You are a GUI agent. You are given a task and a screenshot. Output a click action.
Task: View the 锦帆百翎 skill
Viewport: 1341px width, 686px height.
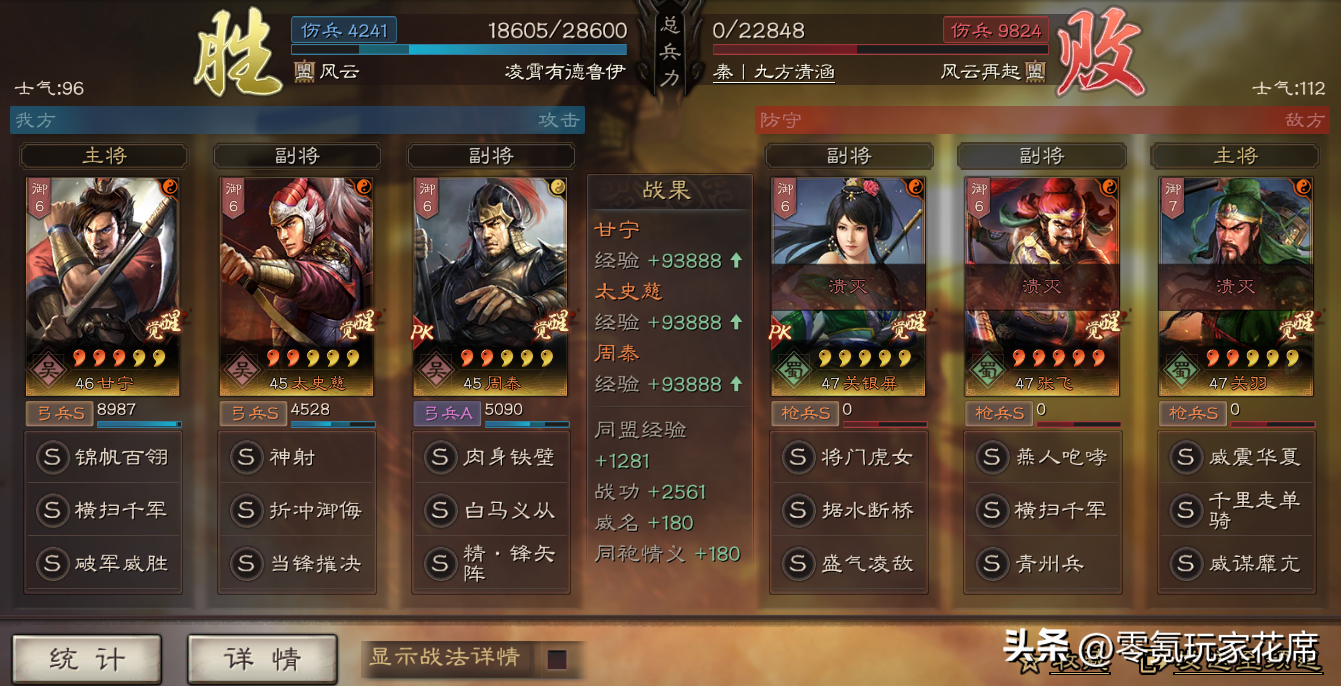tap(103, 457)
